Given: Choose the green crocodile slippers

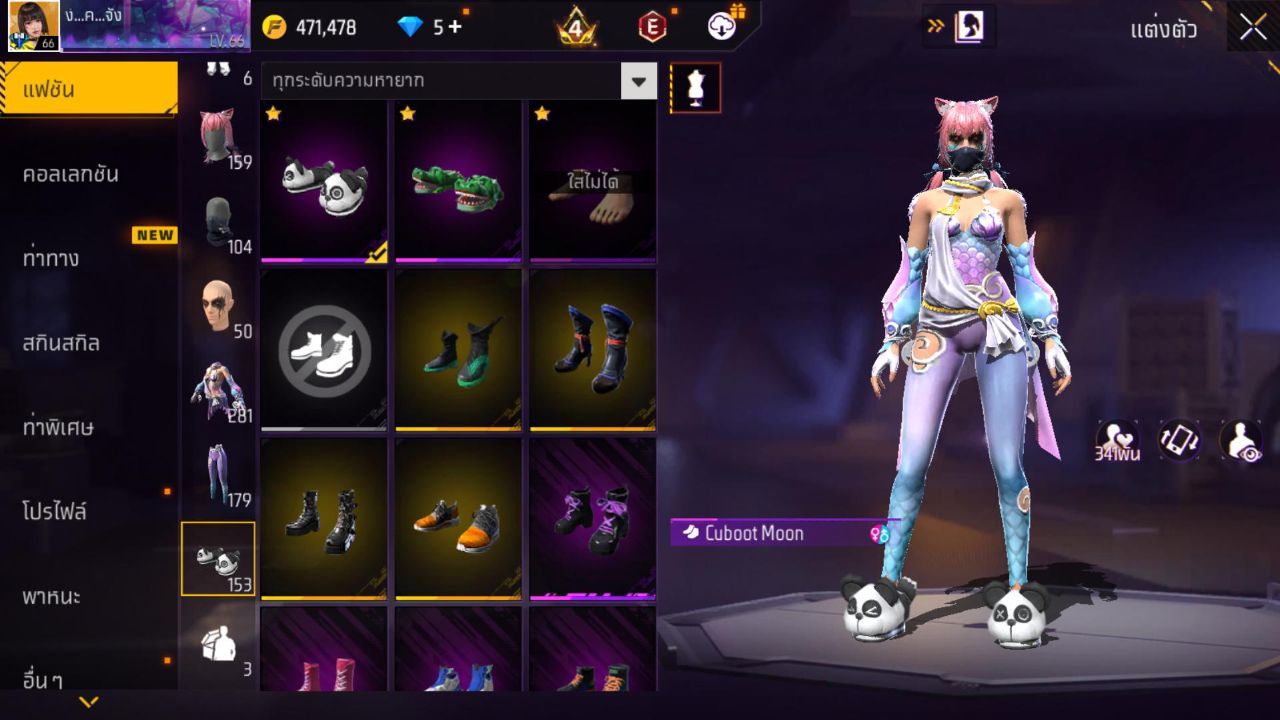Looking at the screenshot, I should click(x=458, y=182).
